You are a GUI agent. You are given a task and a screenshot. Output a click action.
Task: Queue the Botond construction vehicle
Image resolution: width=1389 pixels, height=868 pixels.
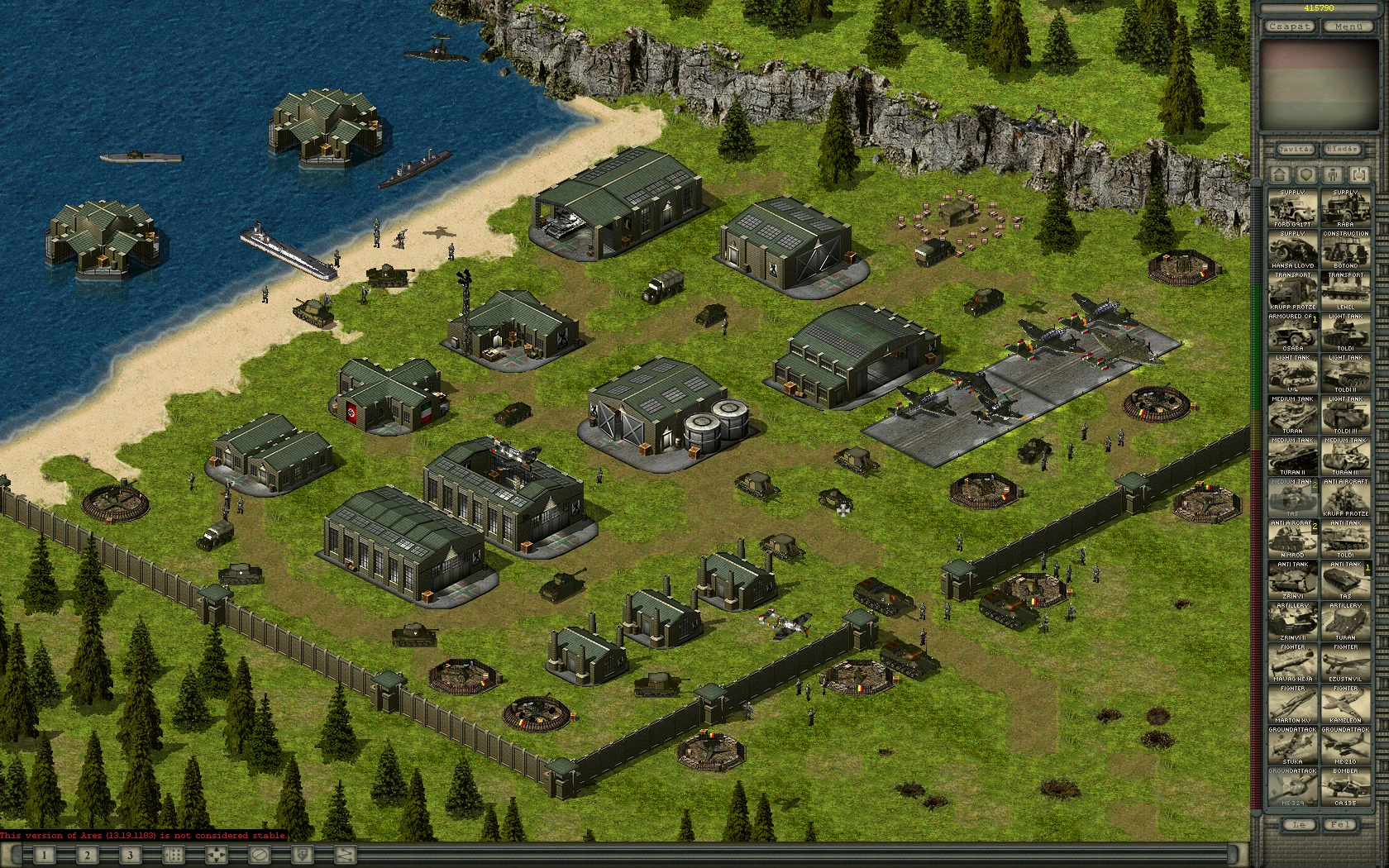(x=1345, y=250)
